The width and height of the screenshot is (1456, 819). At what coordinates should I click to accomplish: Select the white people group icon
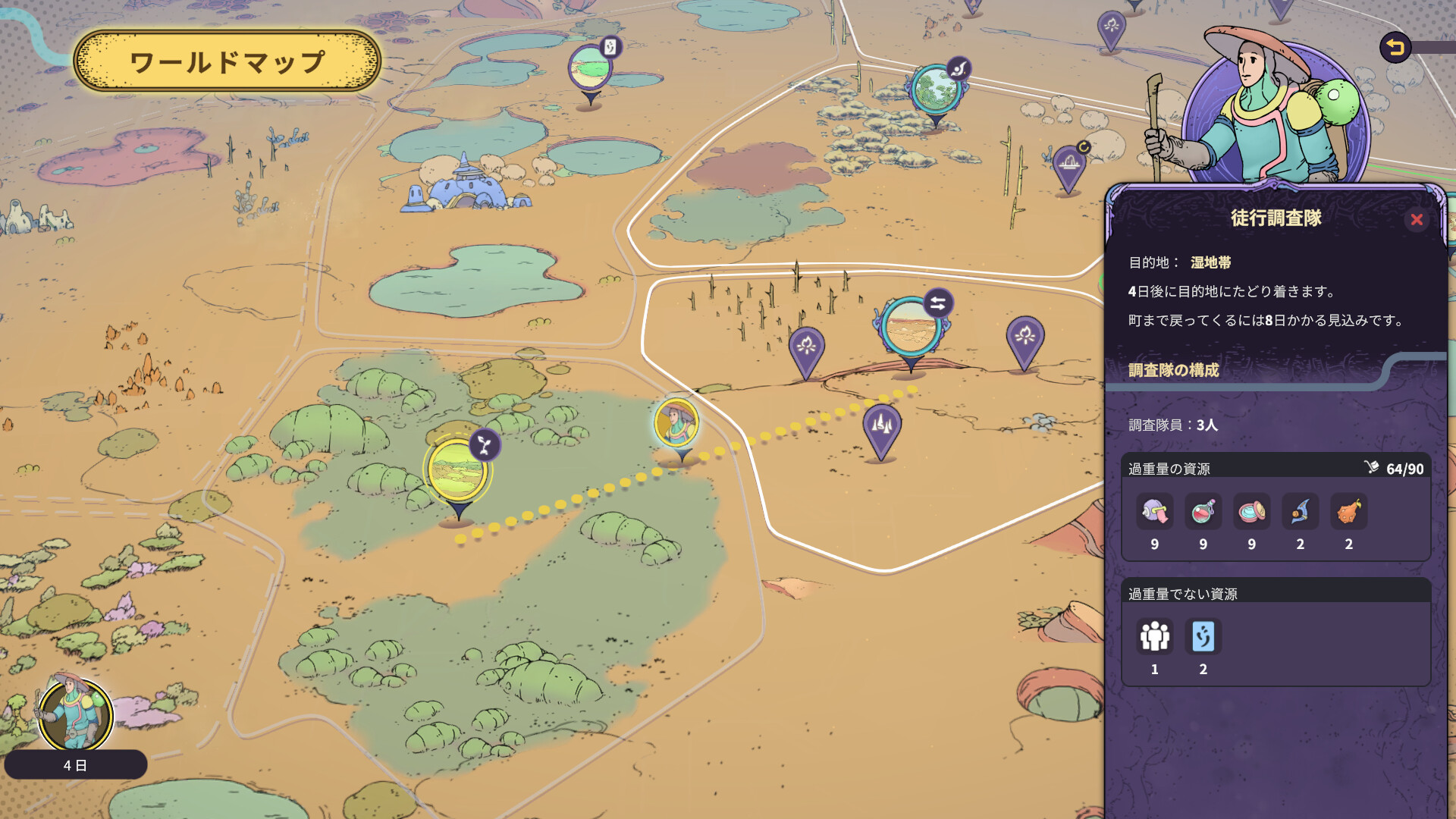pyautogui.click(x=1154, y=637)
